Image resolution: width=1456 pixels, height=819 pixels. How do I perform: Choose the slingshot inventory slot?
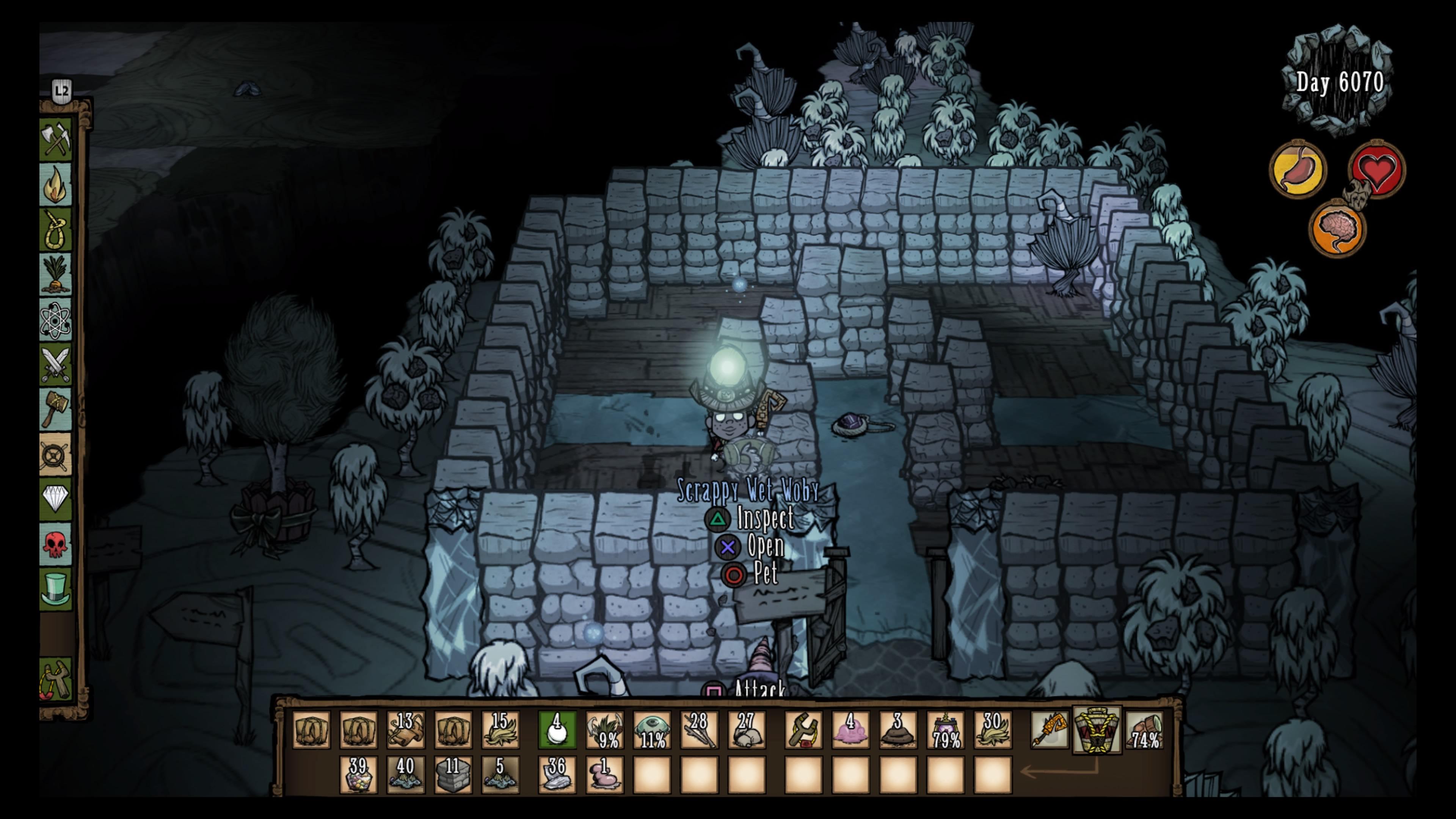pos(803,730)
